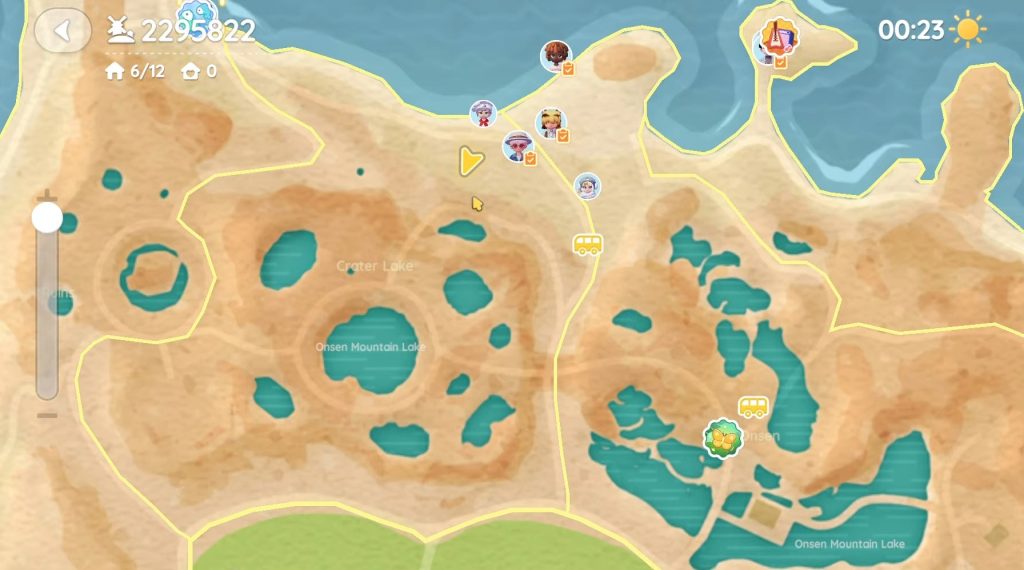
Task: Open the green butterfly map marker
Action: [x=721, y=437]
